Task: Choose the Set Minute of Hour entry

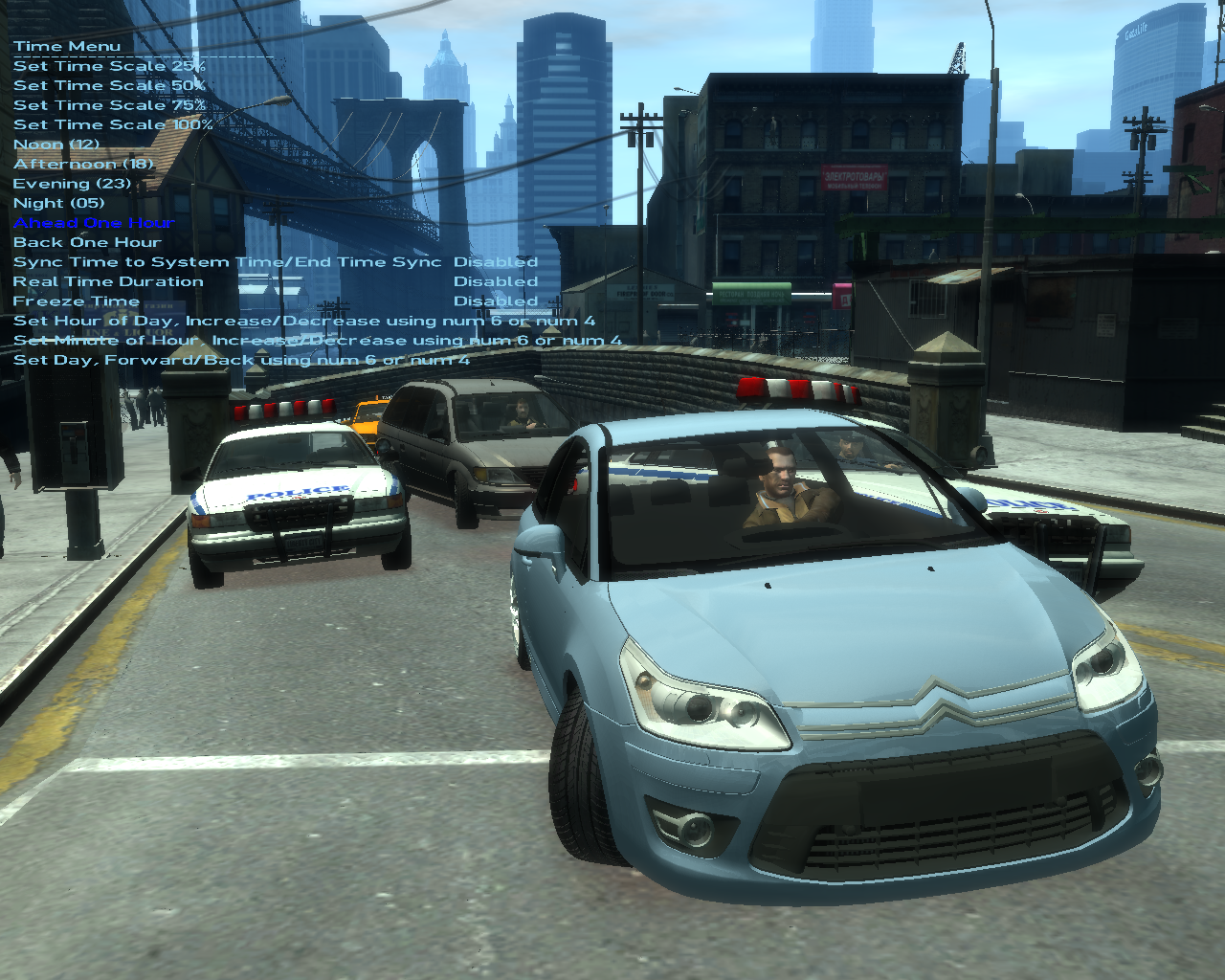Action: pos(317,341)
